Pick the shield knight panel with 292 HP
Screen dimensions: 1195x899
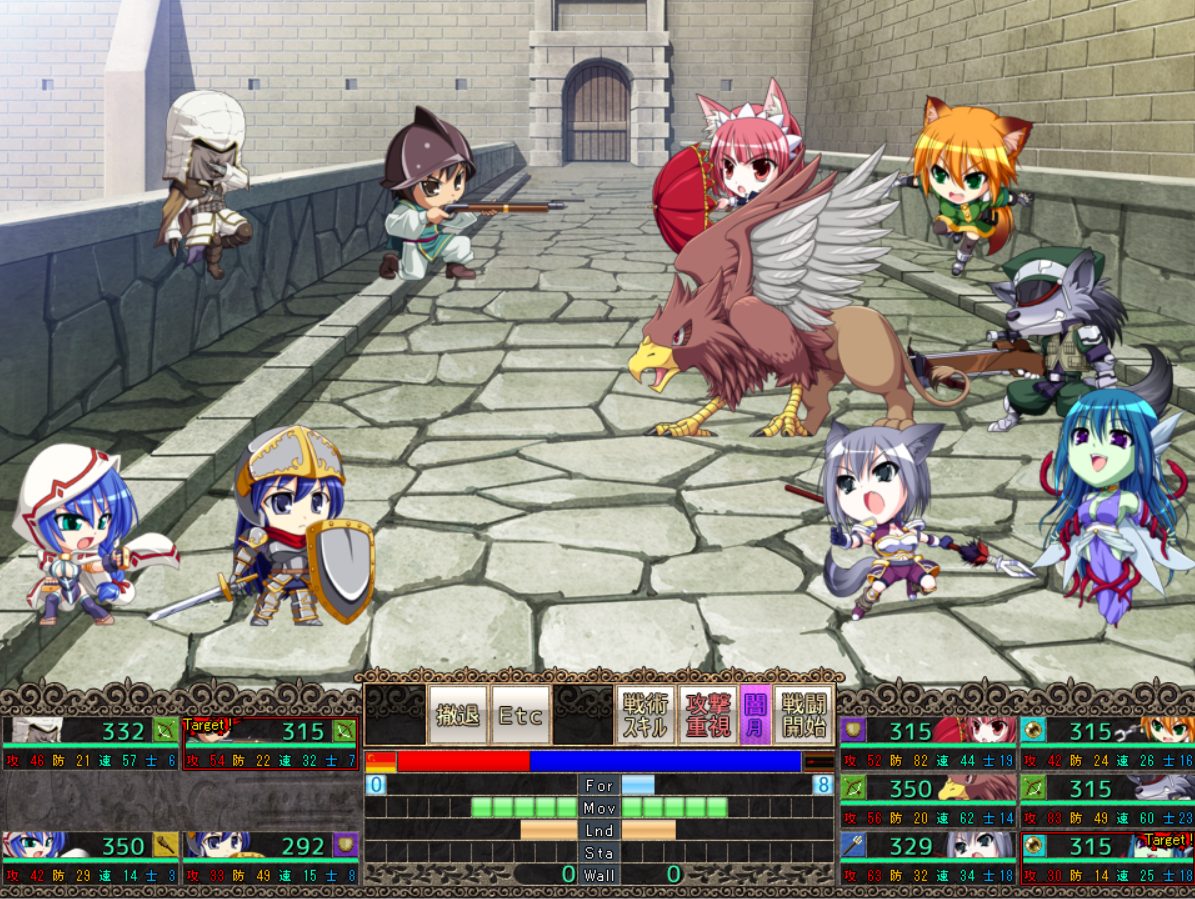[x=270, y=858]
